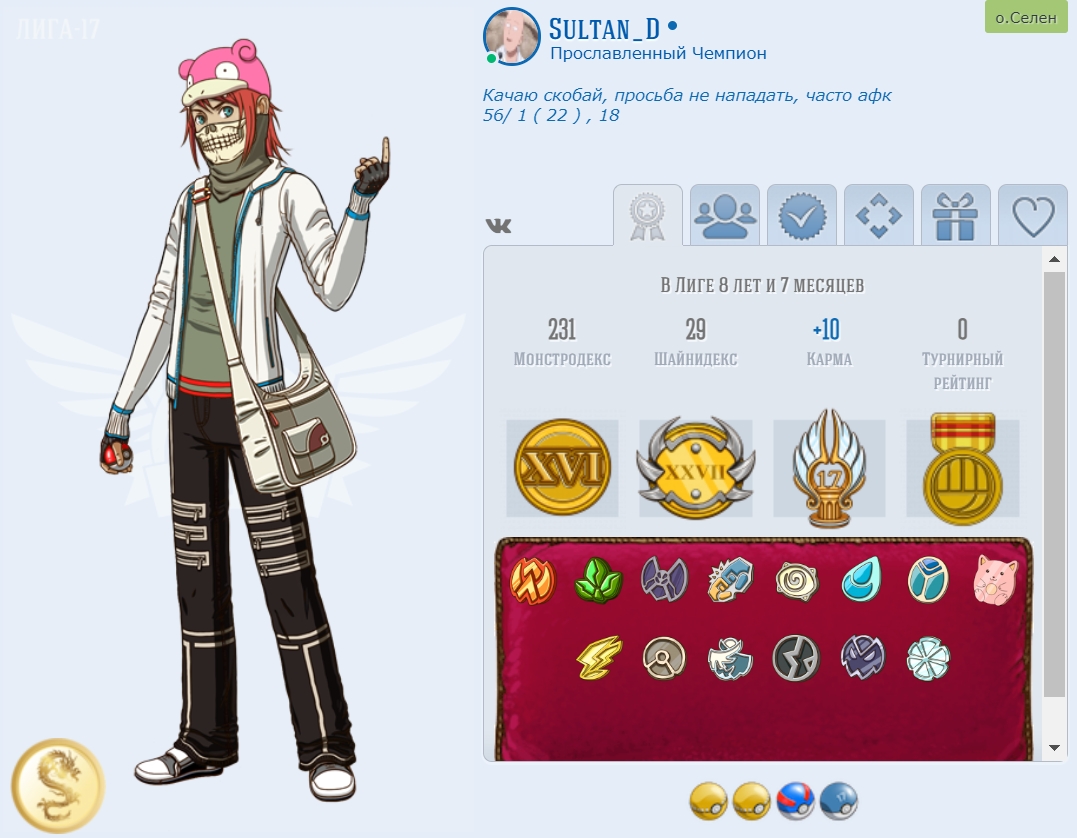Screen dimensions: 1077x838
Task: Click the pink creature badge
Action: (995, 580)
